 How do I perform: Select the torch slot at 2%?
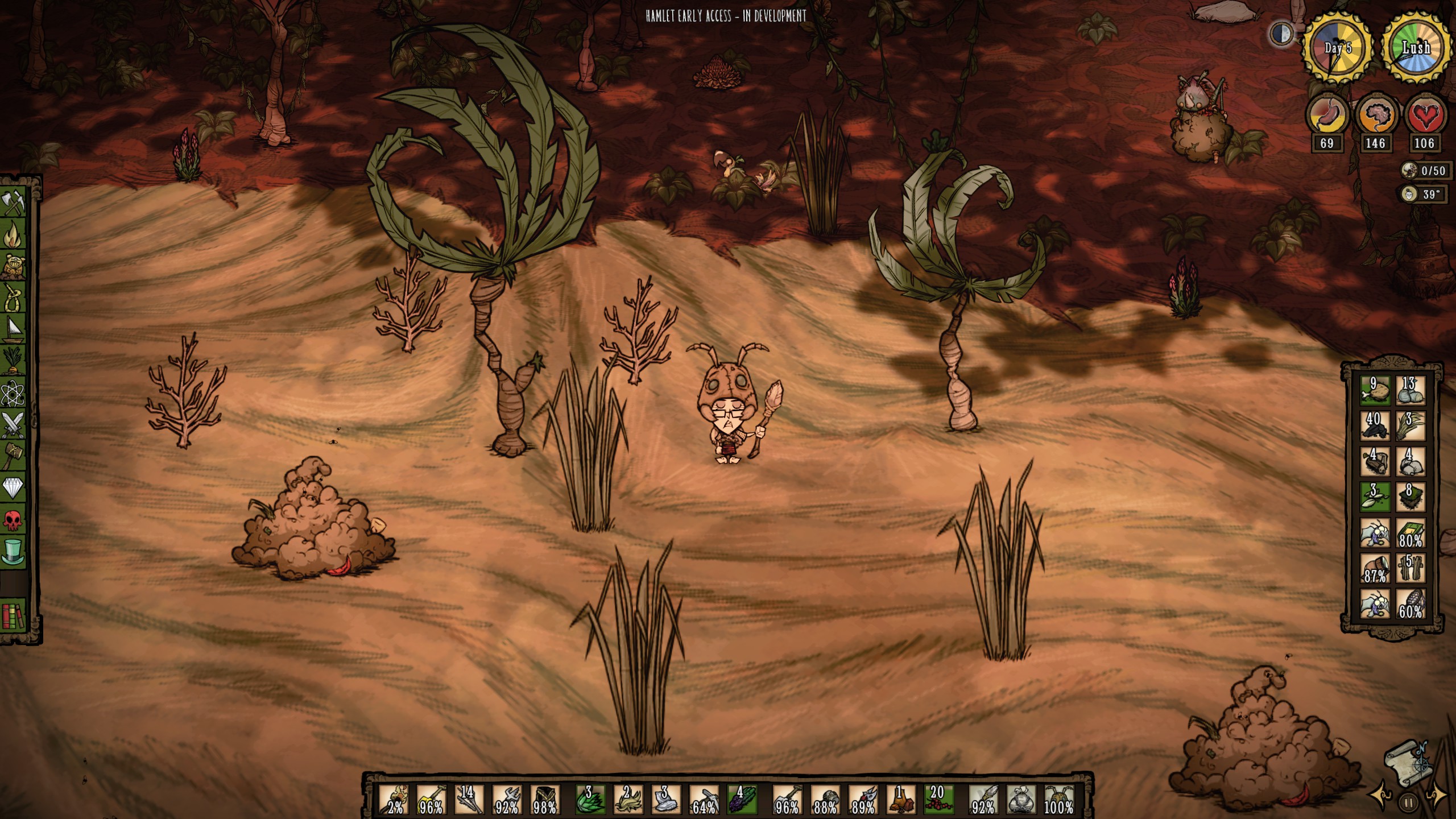[x=394, y=800]
